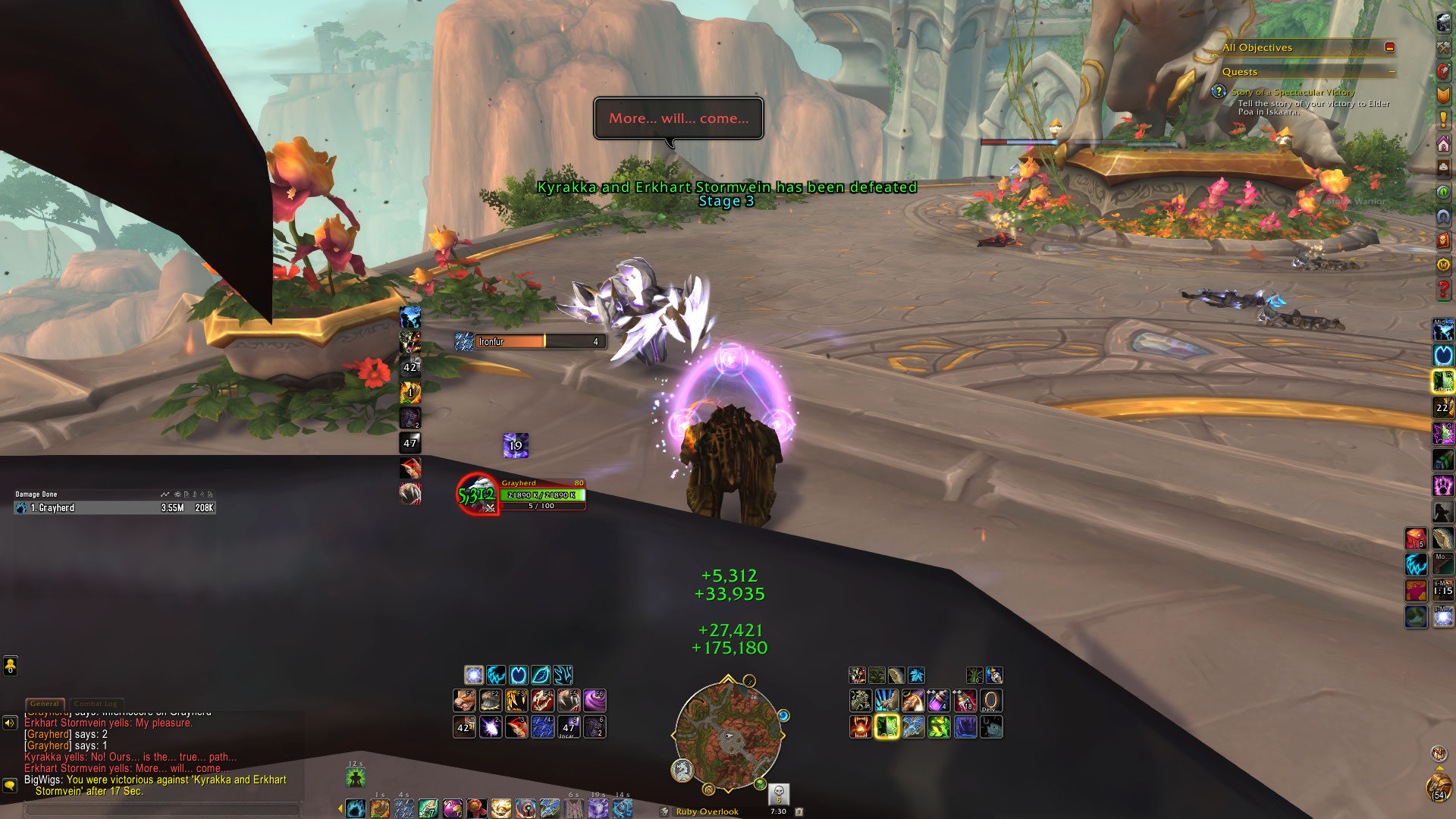Image resolution: width=1456 pixels, height=819 pixels.
Task: Click the minimap showing Ruby Overlook
Action: pyautogui.click(x=728, y=734)
